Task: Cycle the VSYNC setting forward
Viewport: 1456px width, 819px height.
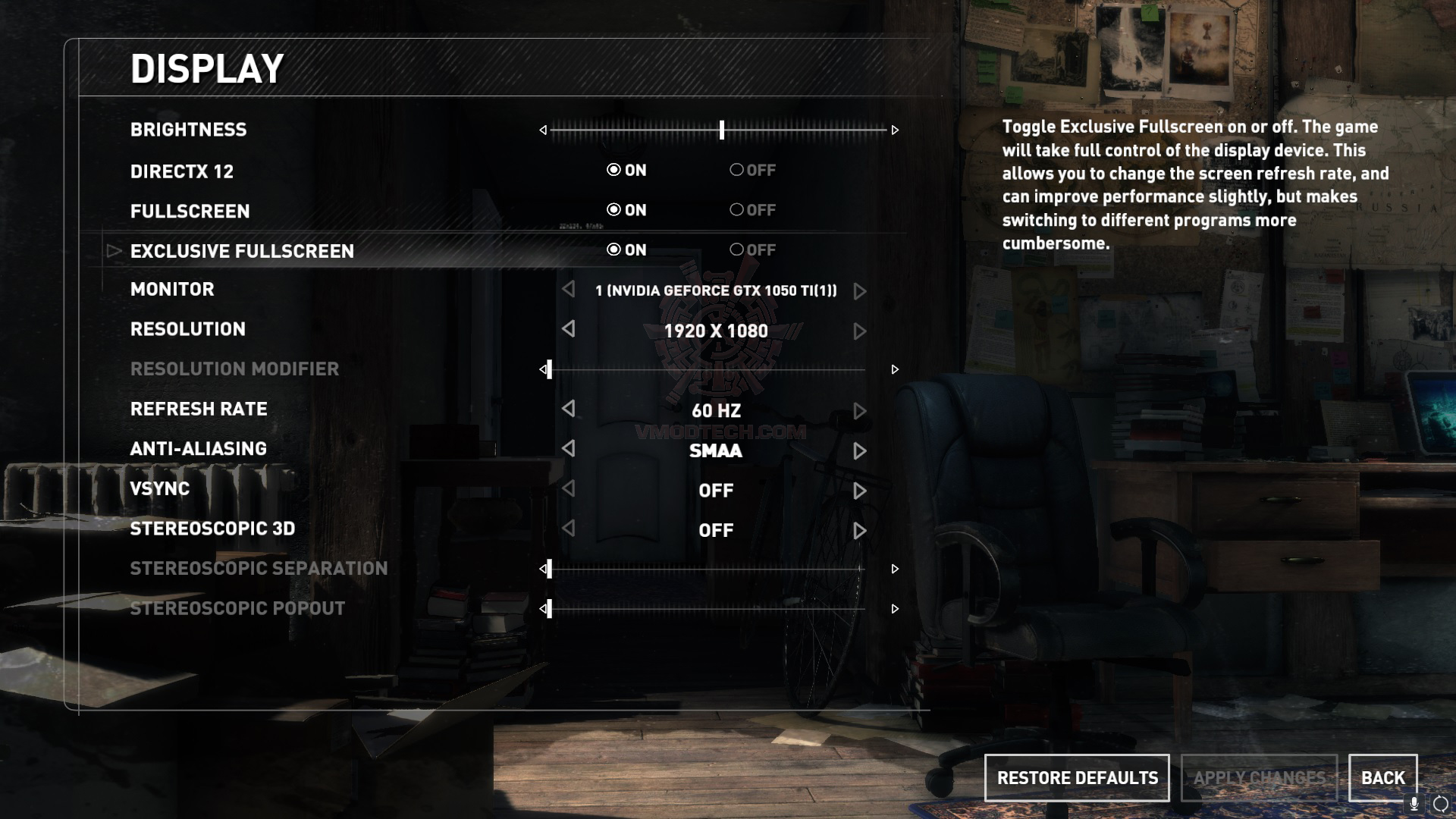Action: click(859, 491)
